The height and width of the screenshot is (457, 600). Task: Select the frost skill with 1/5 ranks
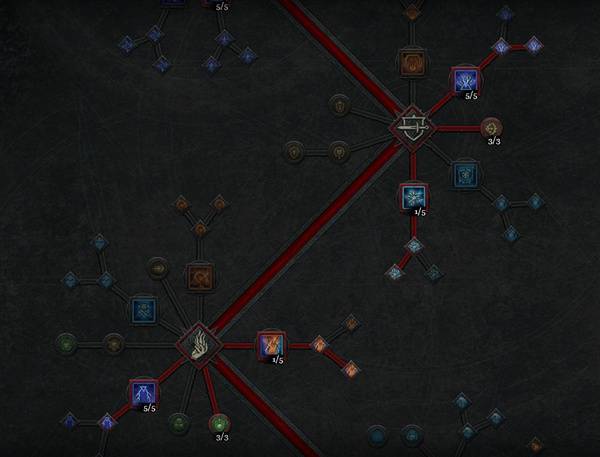coord(413,196)
